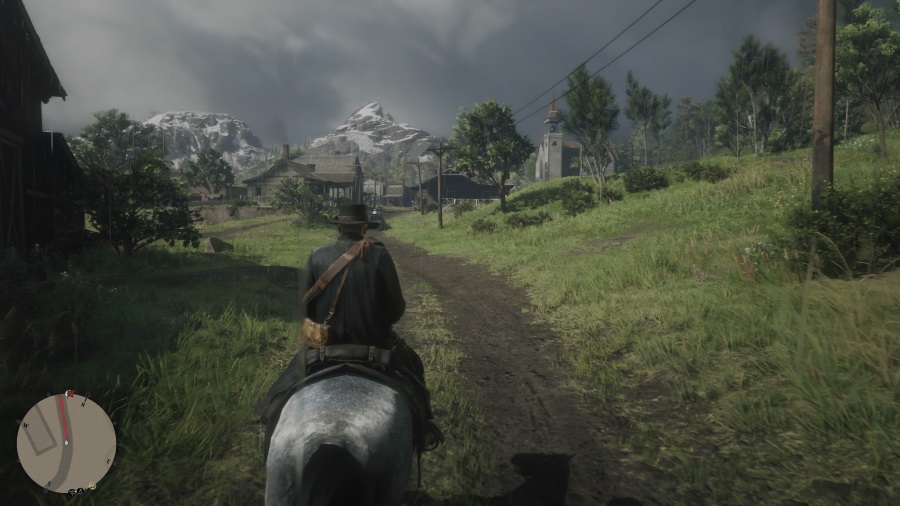Open the circular minimap
This screenshot has width=900, height=506.
tap(66, 443)
